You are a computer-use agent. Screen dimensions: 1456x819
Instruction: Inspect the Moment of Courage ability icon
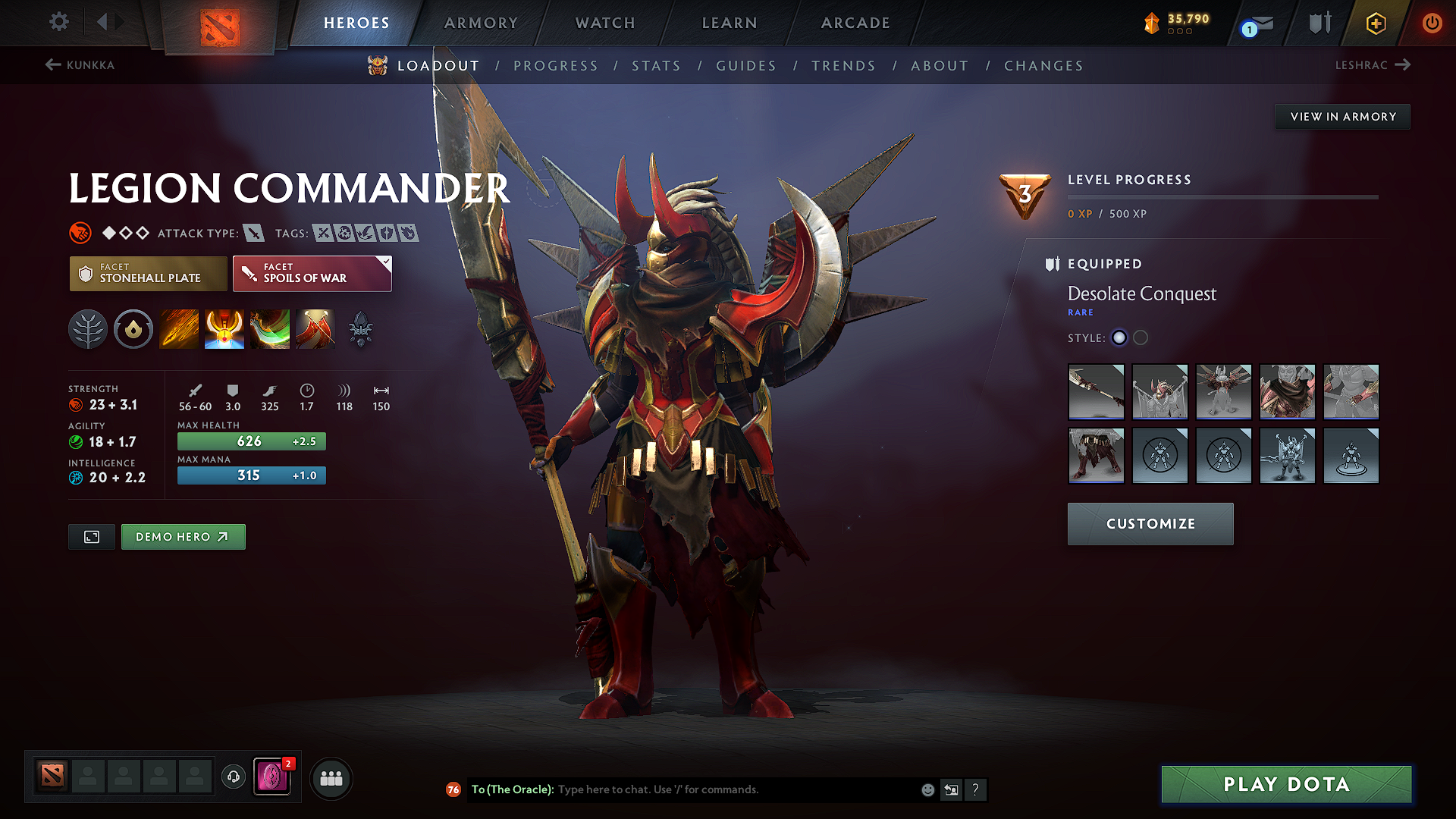[x=270, y=329]
